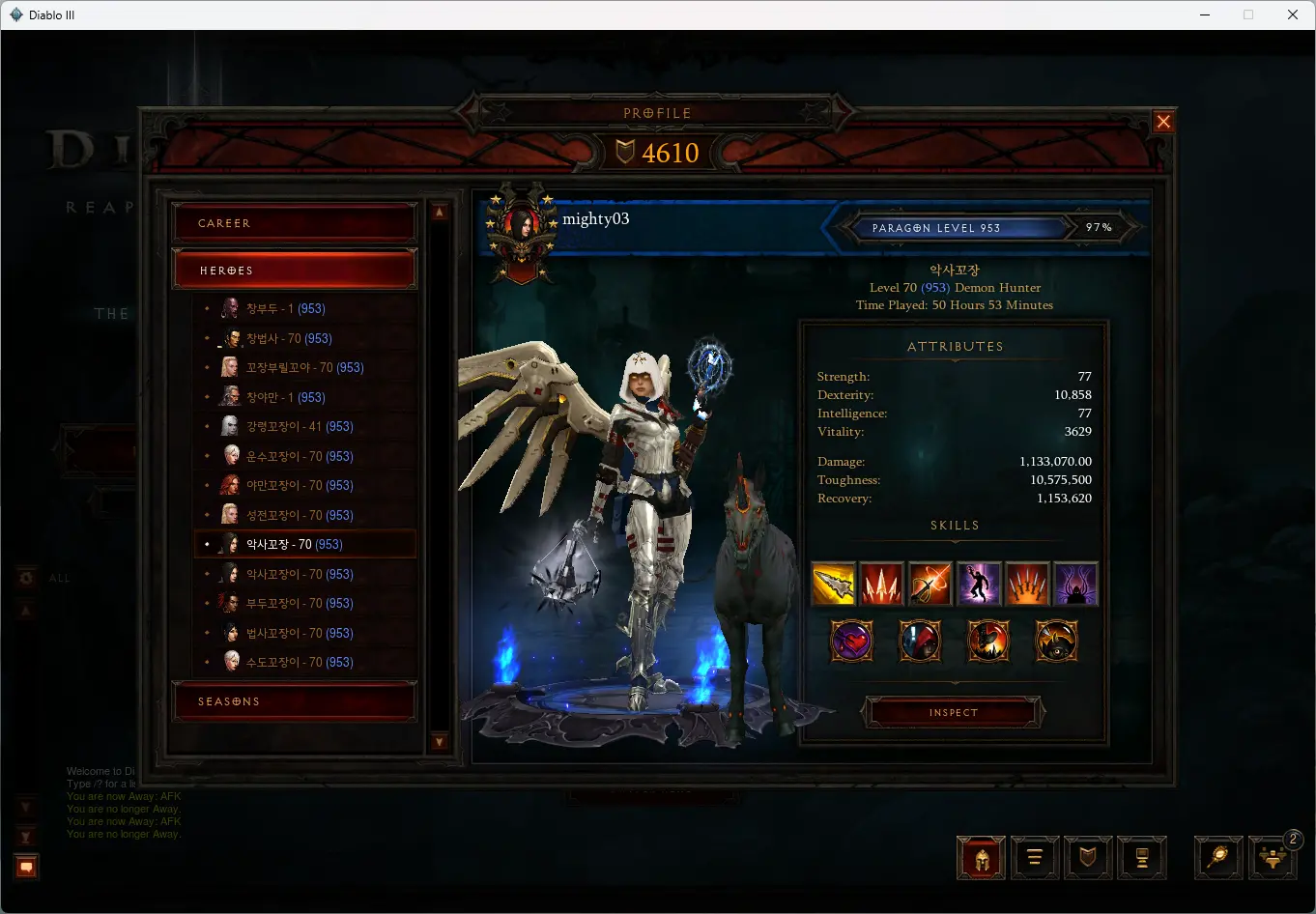Screen dimensions: 1316x914
Task: Click the heart-shaped passive skill icon
Action: coord(851,641)
